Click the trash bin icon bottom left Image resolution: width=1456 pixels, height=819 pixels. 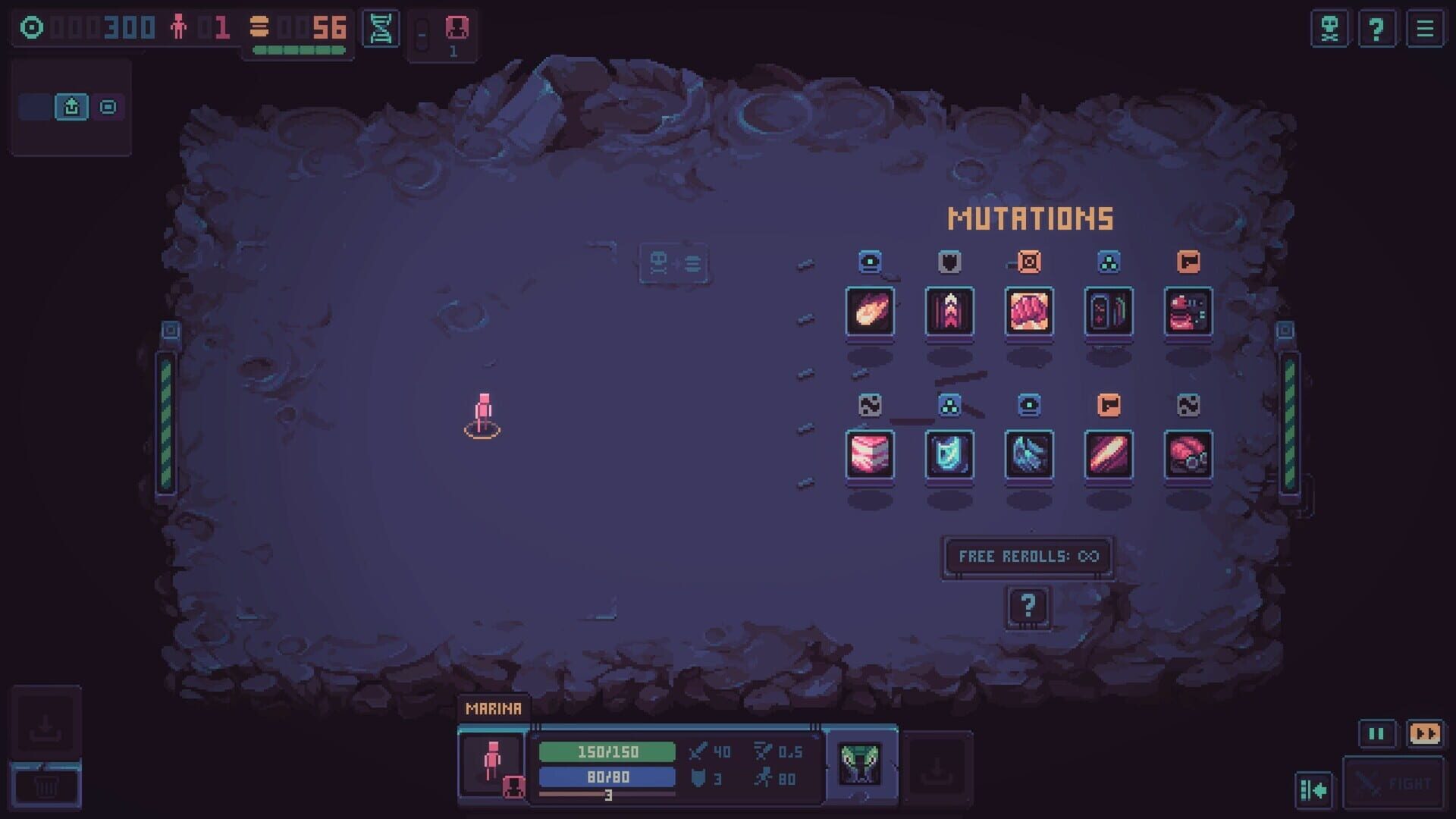pos(48,786)
